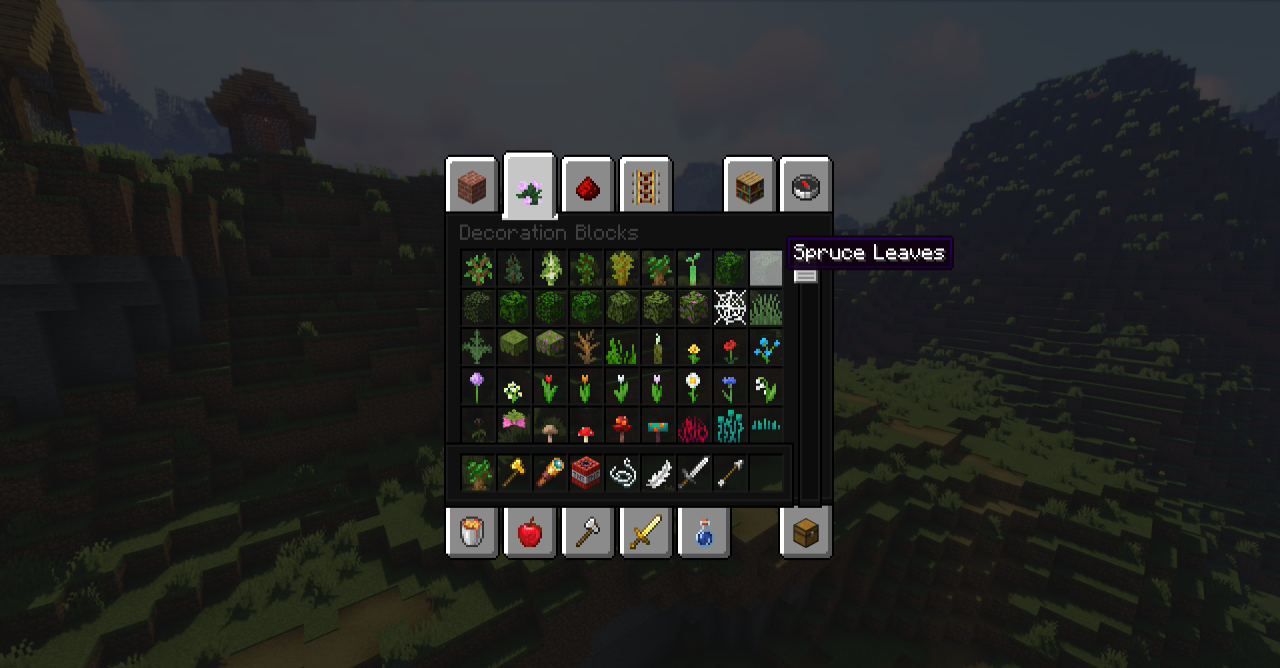Switch to the lava bucket Miscellaneous tab
The width and height of the screenshot is (1280, 668).
(471, 531)
